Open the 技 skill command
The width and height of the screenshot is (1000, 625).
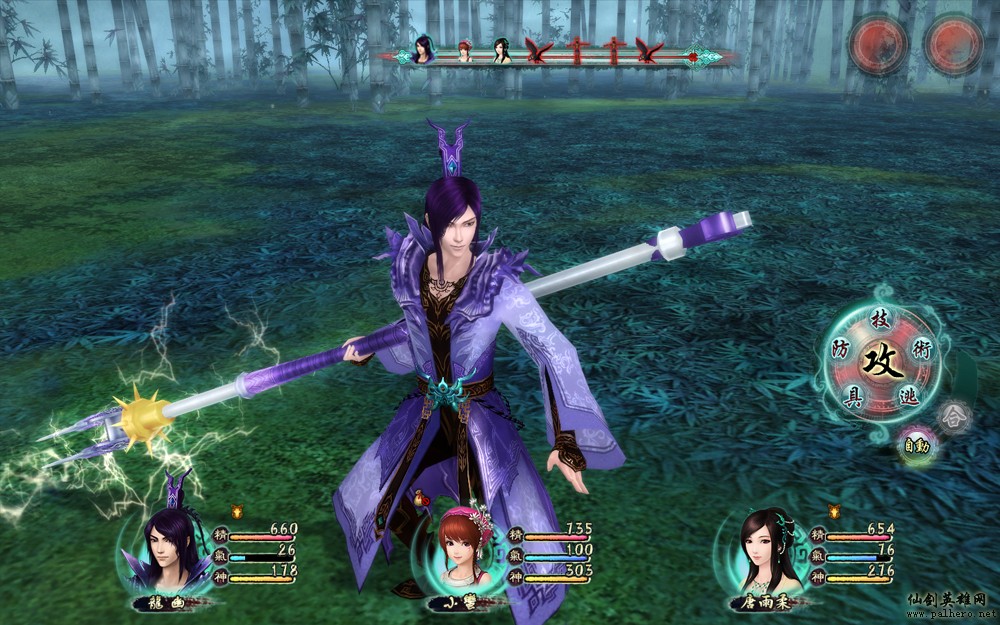(x=880, y=319)
